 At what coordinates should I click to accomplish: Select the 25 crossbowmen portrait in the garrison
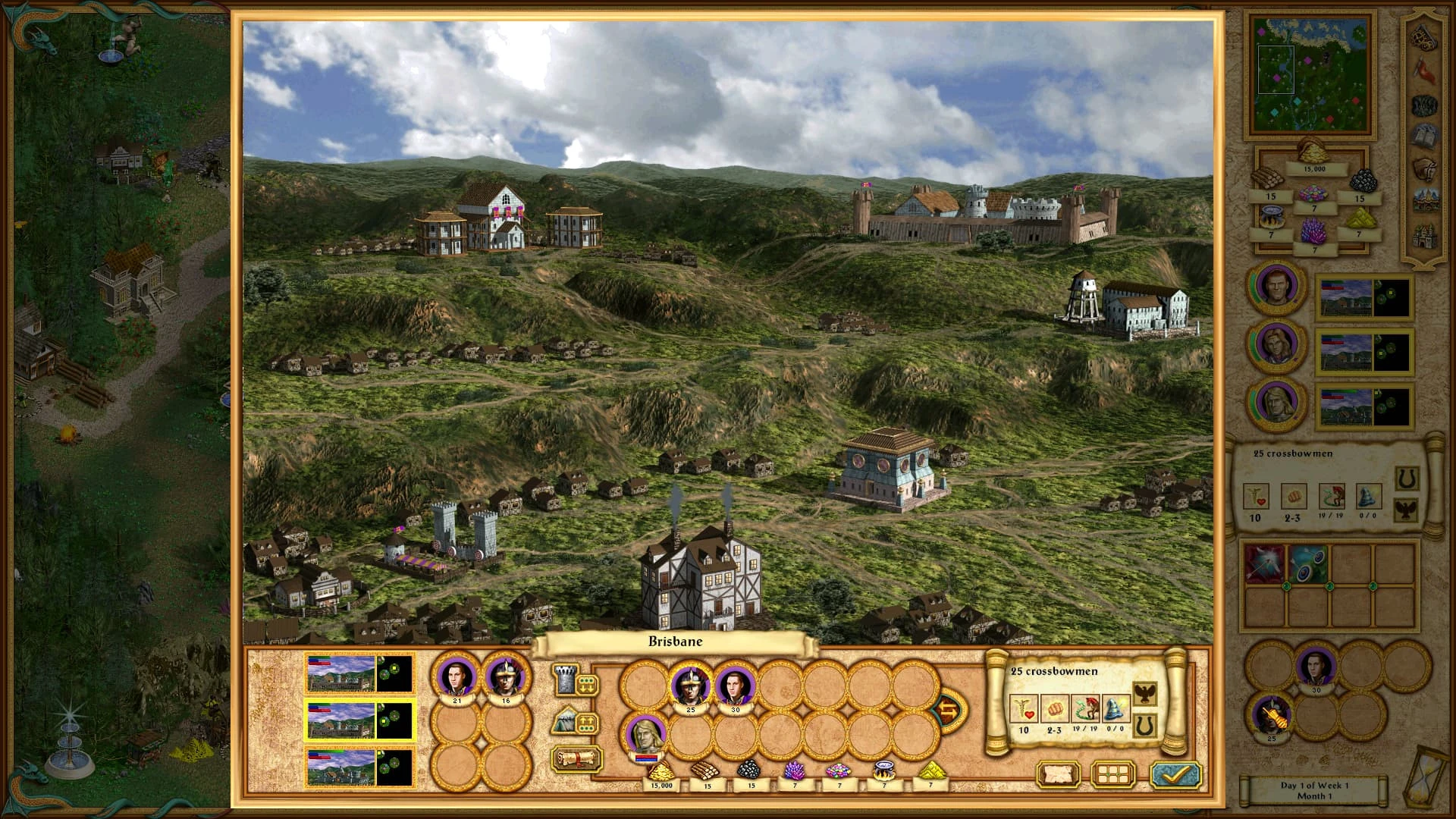[689, 683]
